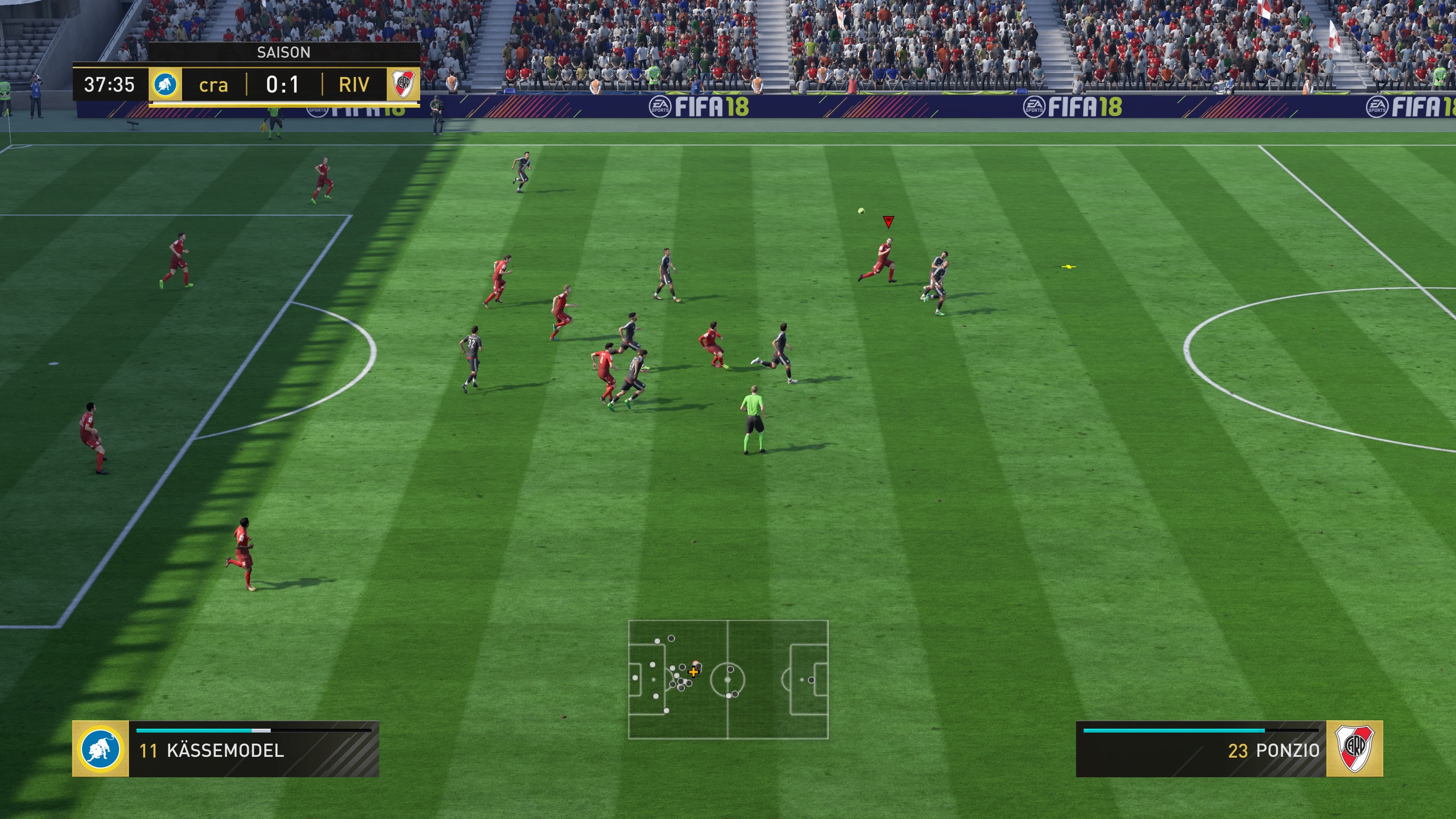The image size is (1456, 819).
Task: Open the SAISON header above the scoreboard
Action: (x=284, y=53)
